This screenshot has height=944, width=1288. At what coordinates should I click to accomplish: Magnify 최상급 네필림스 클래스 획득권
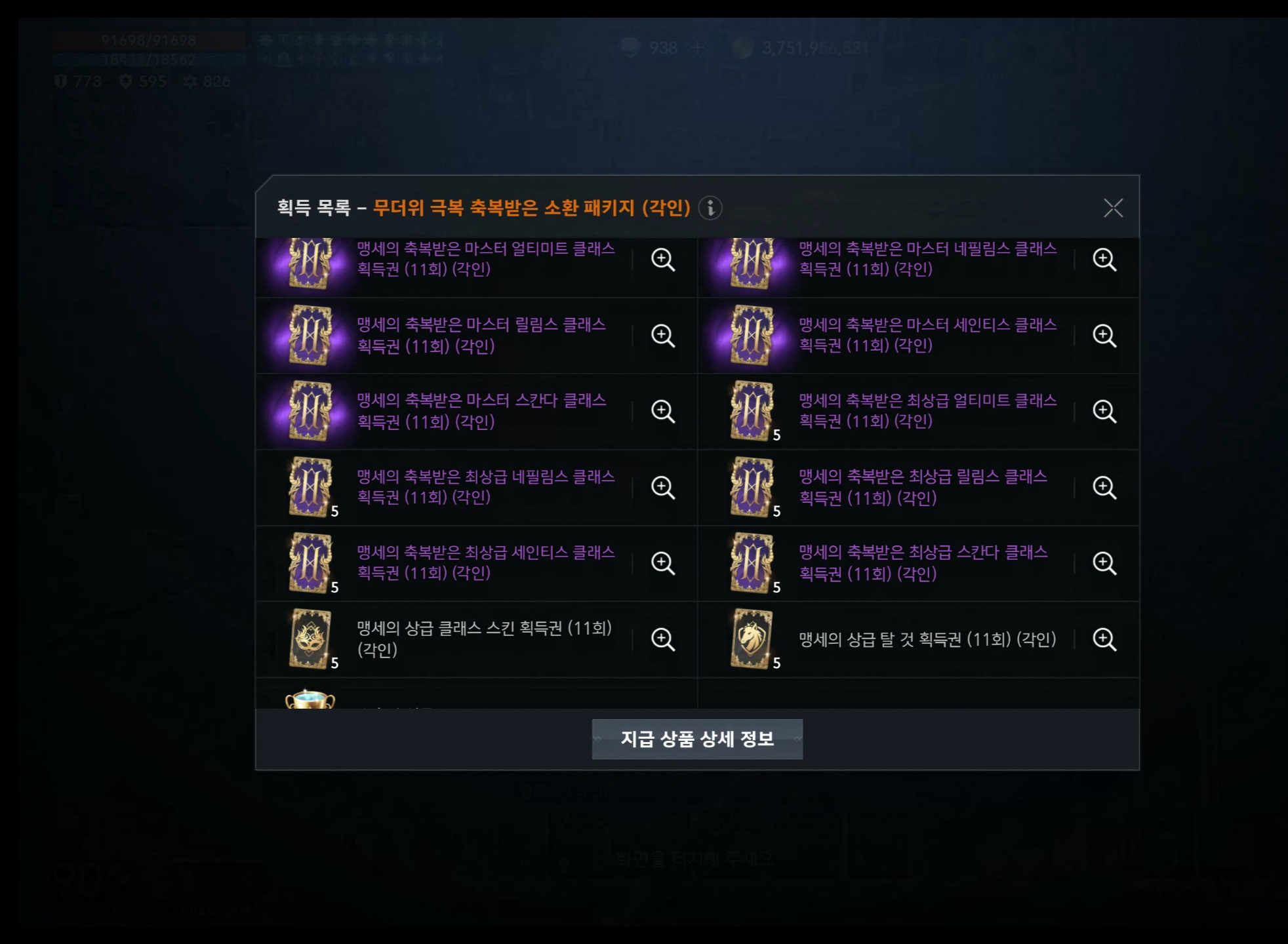[x=664, y=488]
